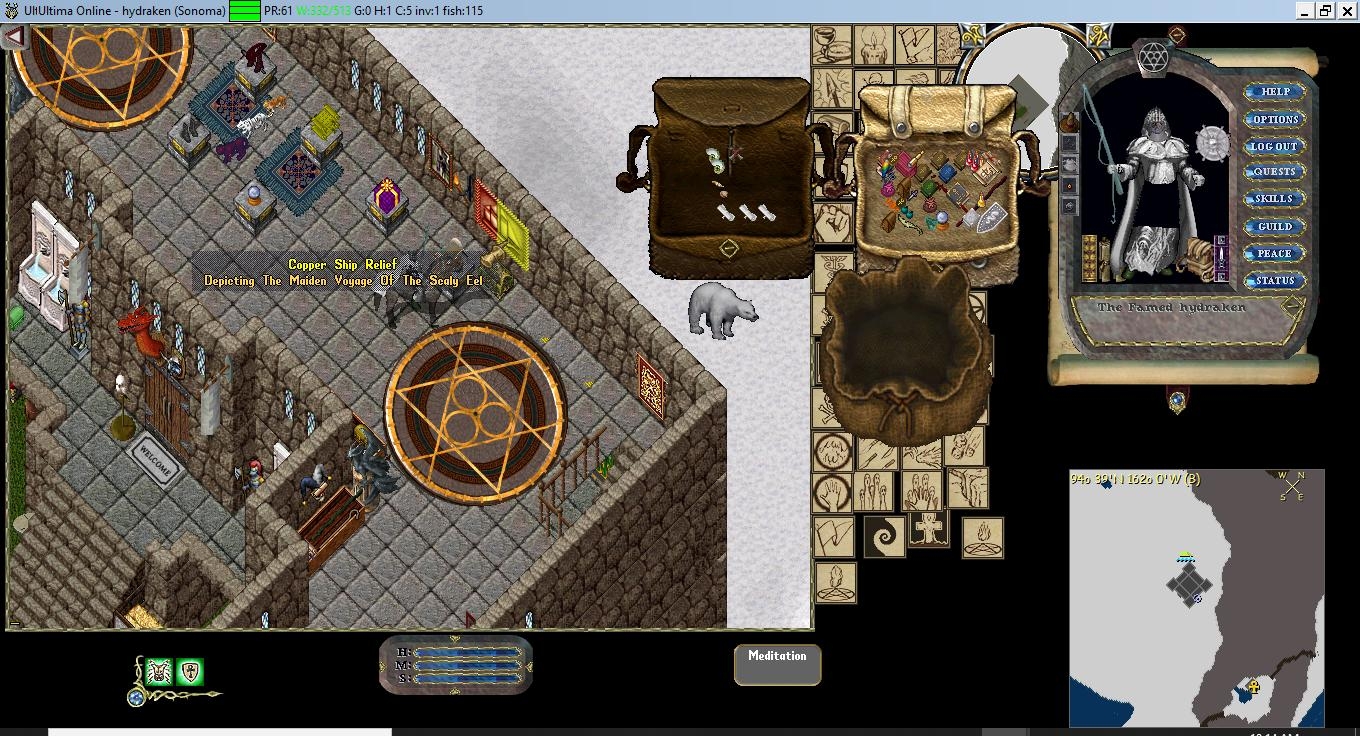Toggle combat mode with the Peace button
Image resolution: width=1360 pixels, height=736 pixels.
point(1274,253)
